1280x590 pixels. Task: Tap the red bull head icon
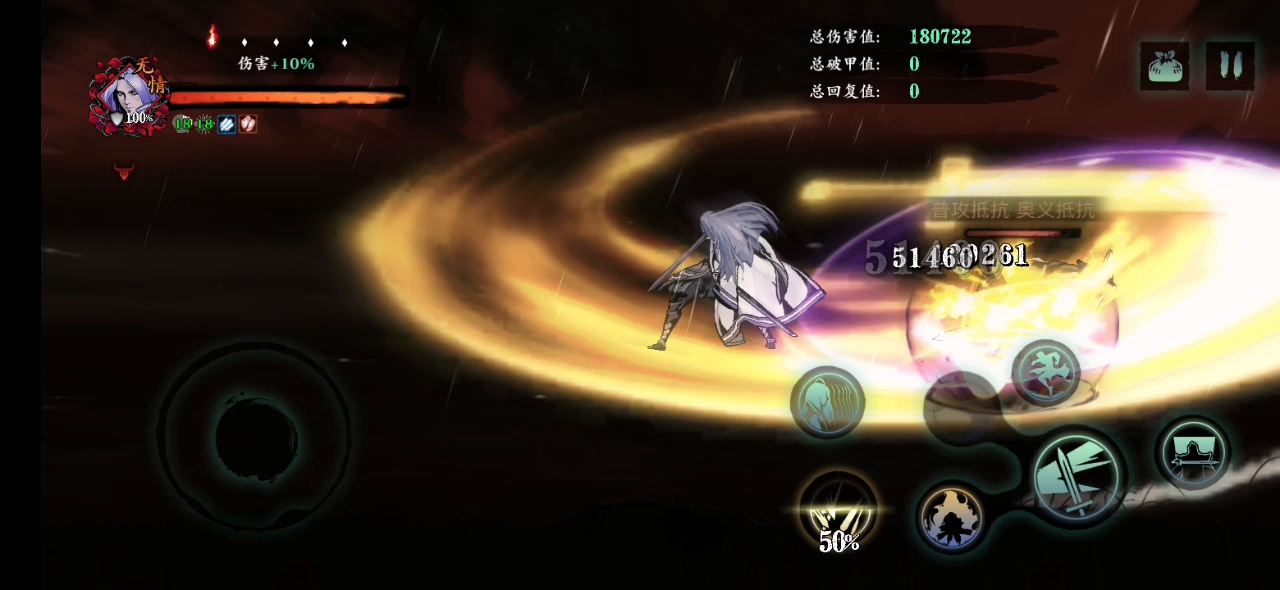(124, 170)
